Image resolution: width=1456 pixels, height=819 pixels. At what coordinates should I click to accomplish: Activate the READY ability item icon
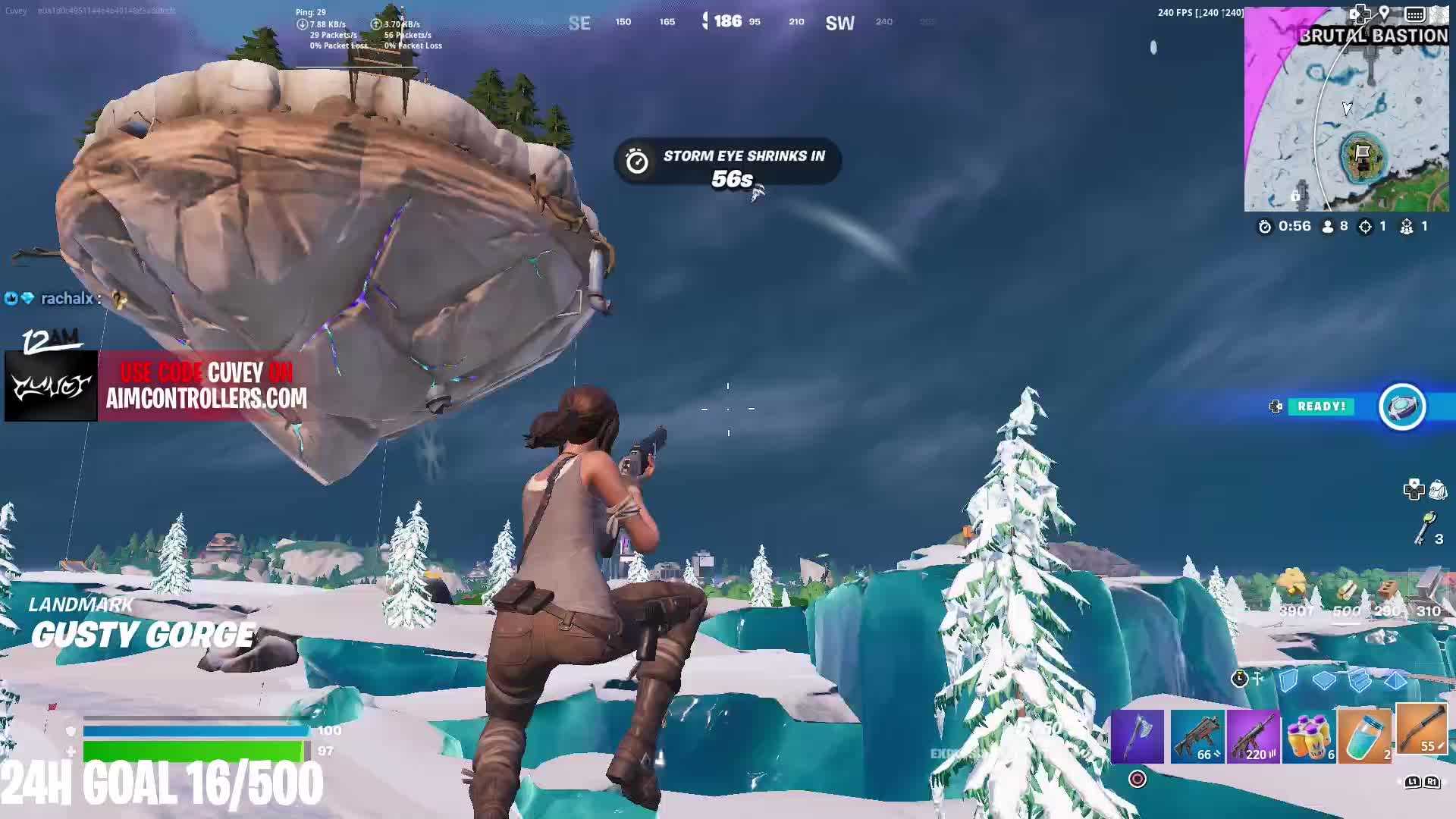pyautogui.click(x=1402, y=407)
